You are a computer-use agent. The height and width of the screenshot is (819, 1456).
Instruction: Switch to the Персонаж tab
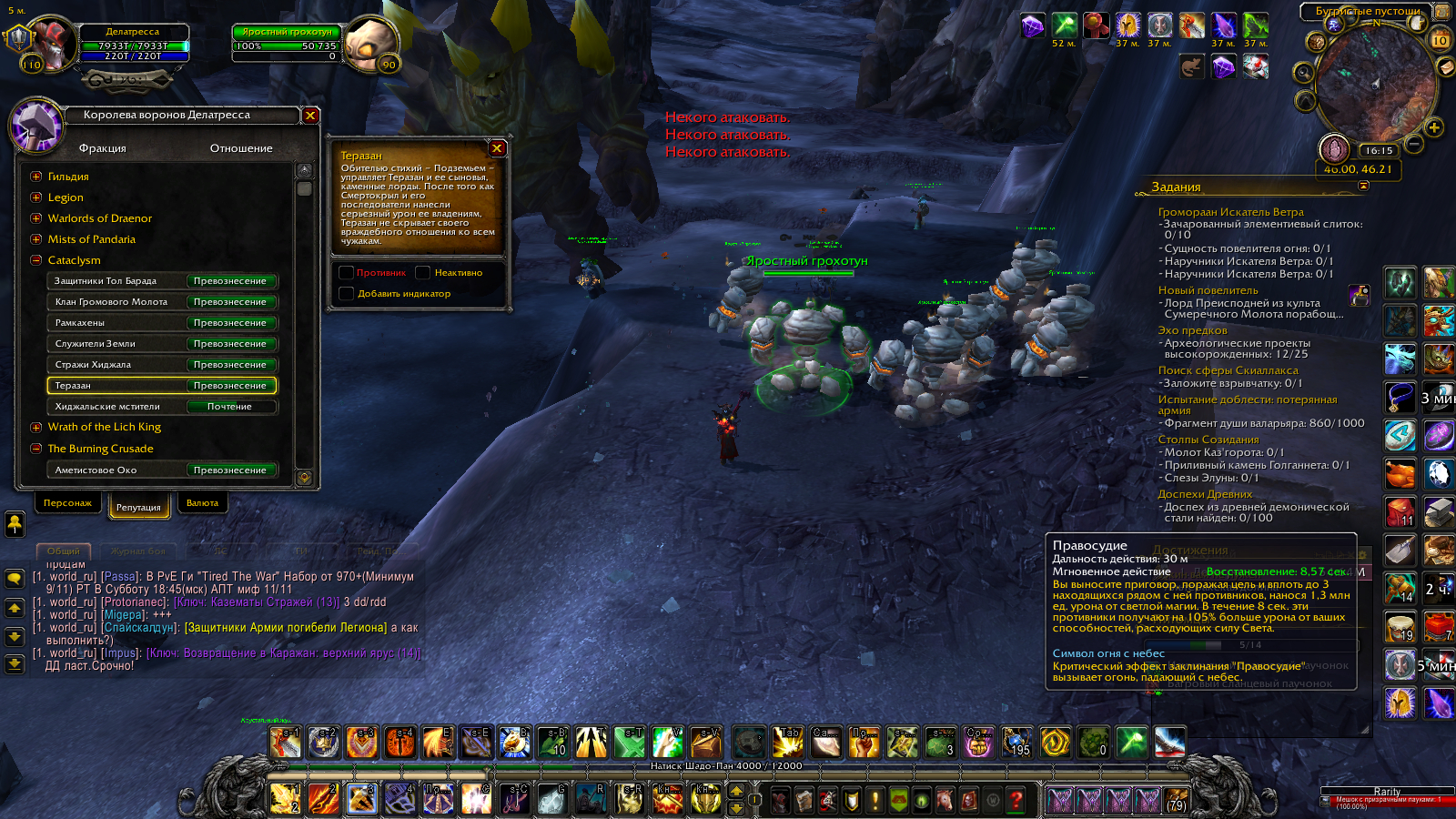pos(67,503)
